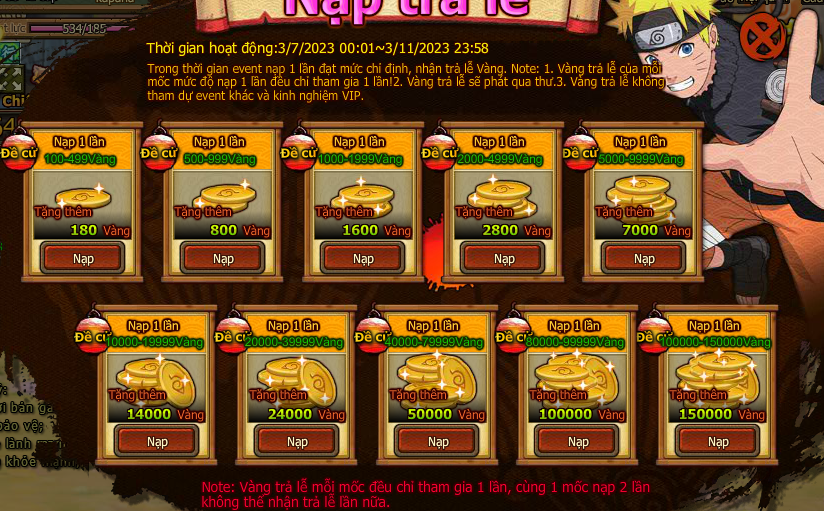Close the Nạp trả lễ event window
Screen dimensions: 824x511
point(762,39)
